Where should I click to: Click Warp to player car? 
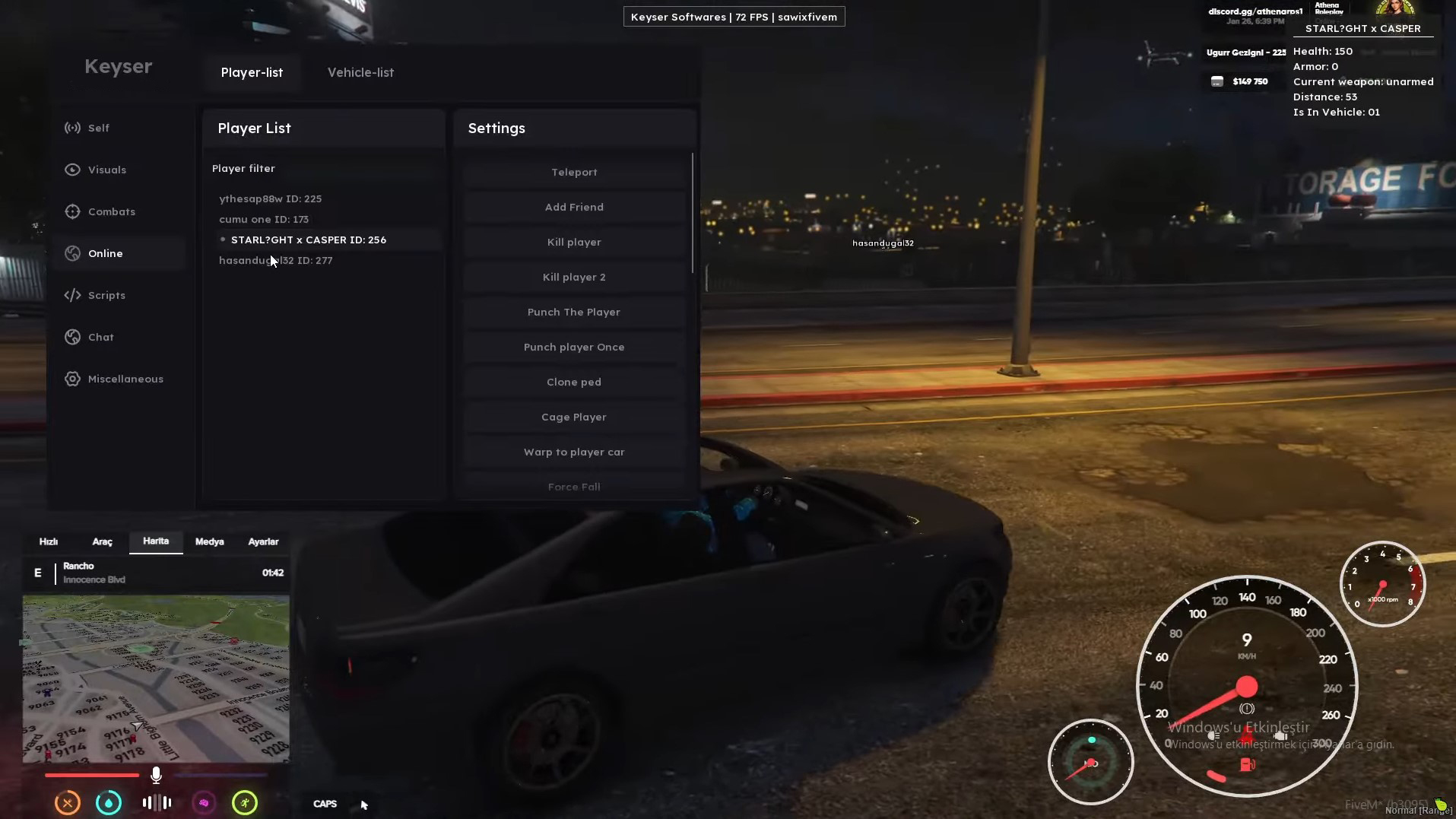coord(574,452)
